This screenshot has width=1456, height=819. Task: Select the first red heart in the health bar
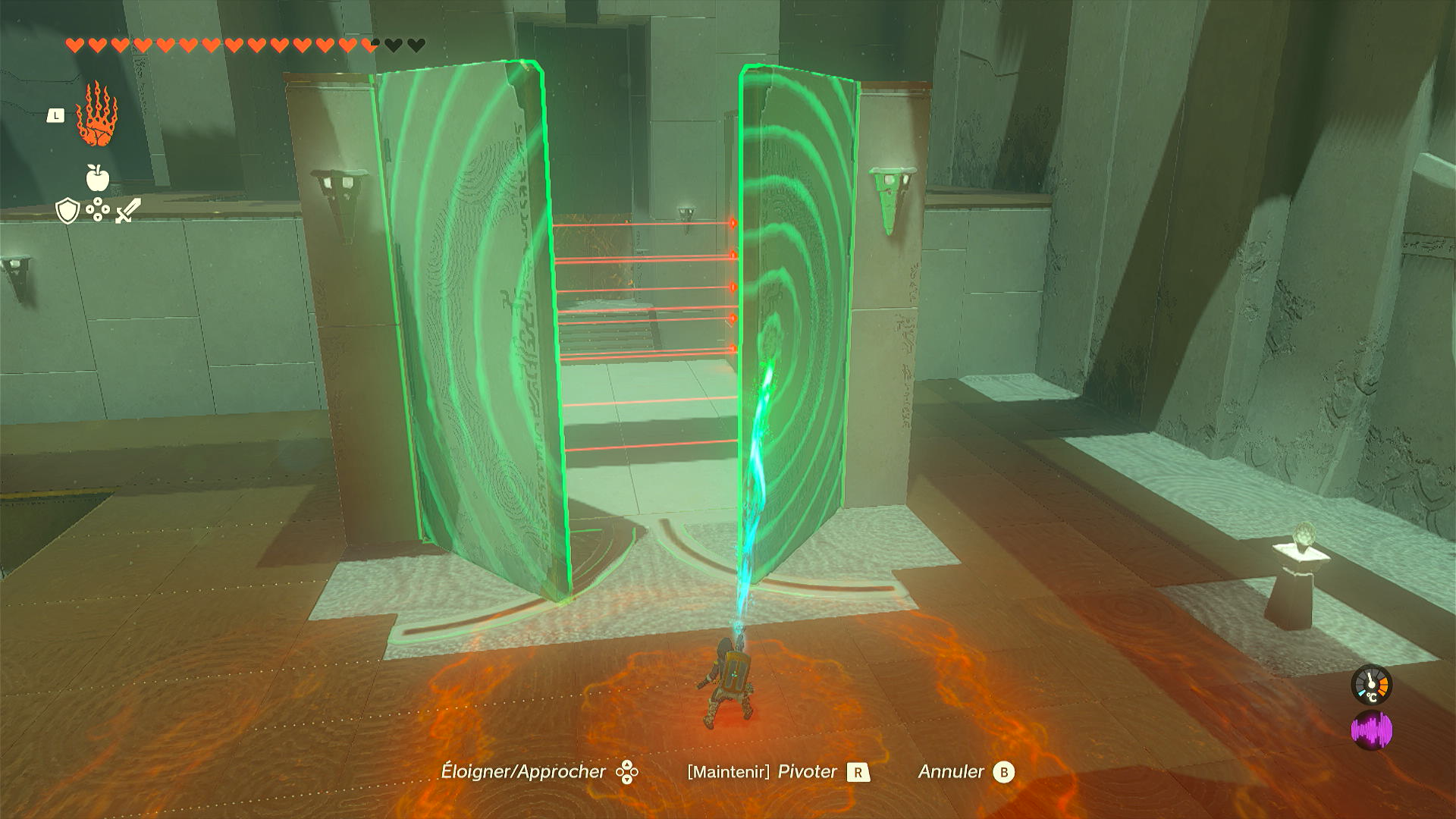[x=74, y=44]
